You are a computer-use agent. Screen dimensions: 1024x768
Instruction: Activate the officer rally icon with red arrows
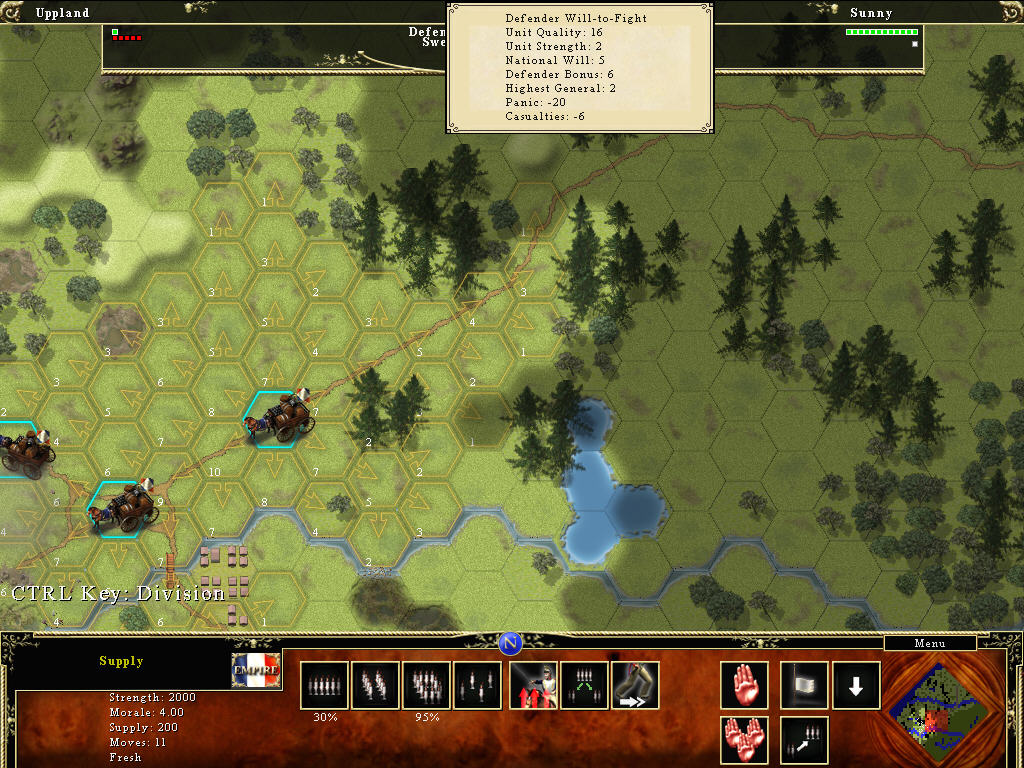pos(534,685)
